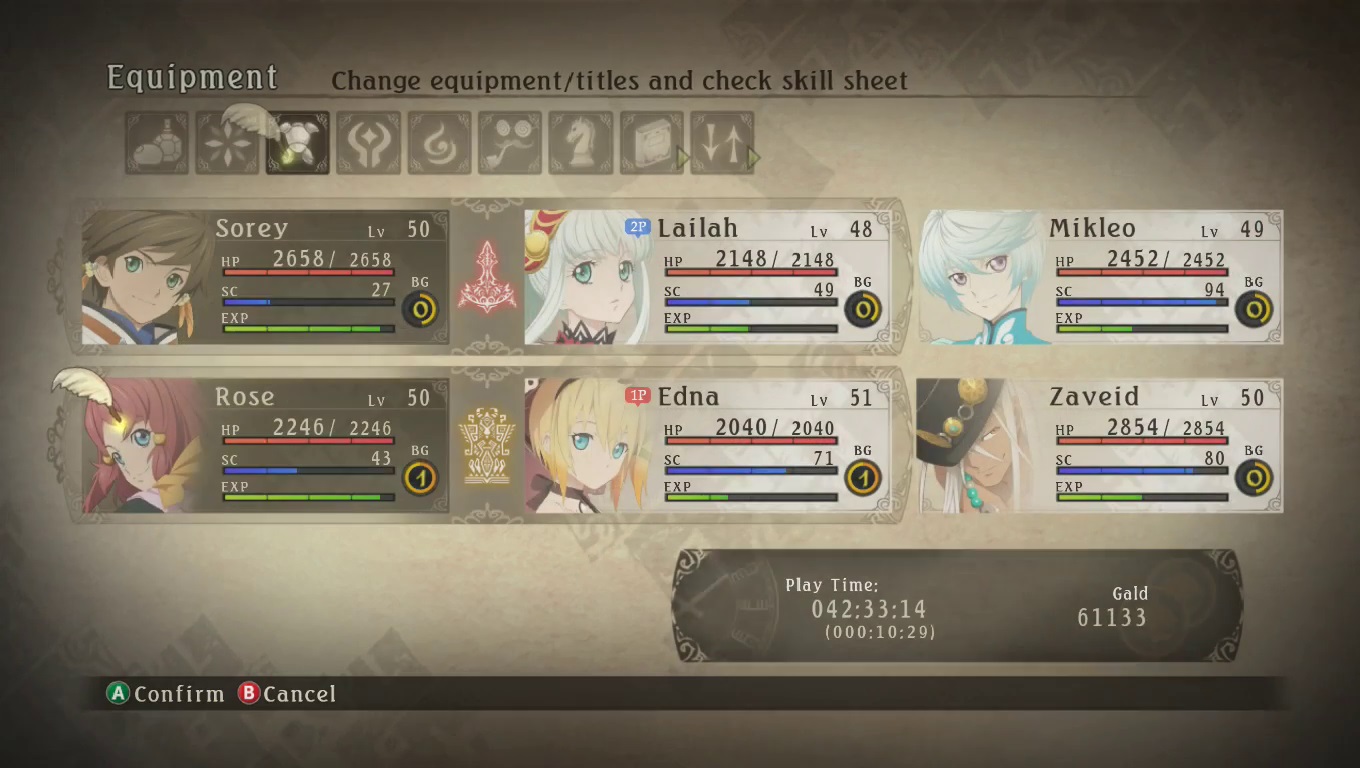Select the glasses-and-mustache Titles icon
Image resolution: width=1360 pixels, height=768 pixels.
click(x=509, y=140)
